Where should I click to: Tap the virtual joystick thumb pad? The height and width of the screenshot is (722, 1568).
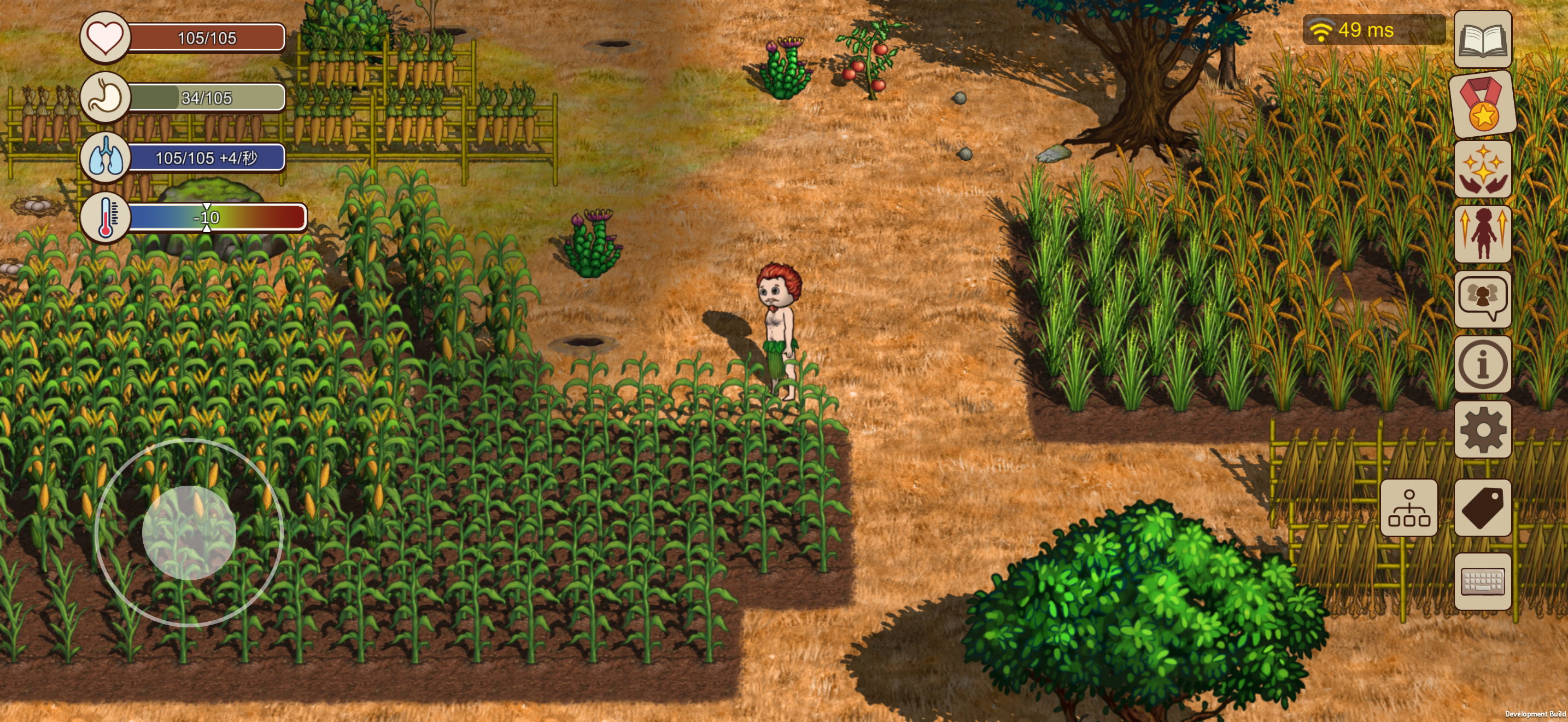click(189, 533)
